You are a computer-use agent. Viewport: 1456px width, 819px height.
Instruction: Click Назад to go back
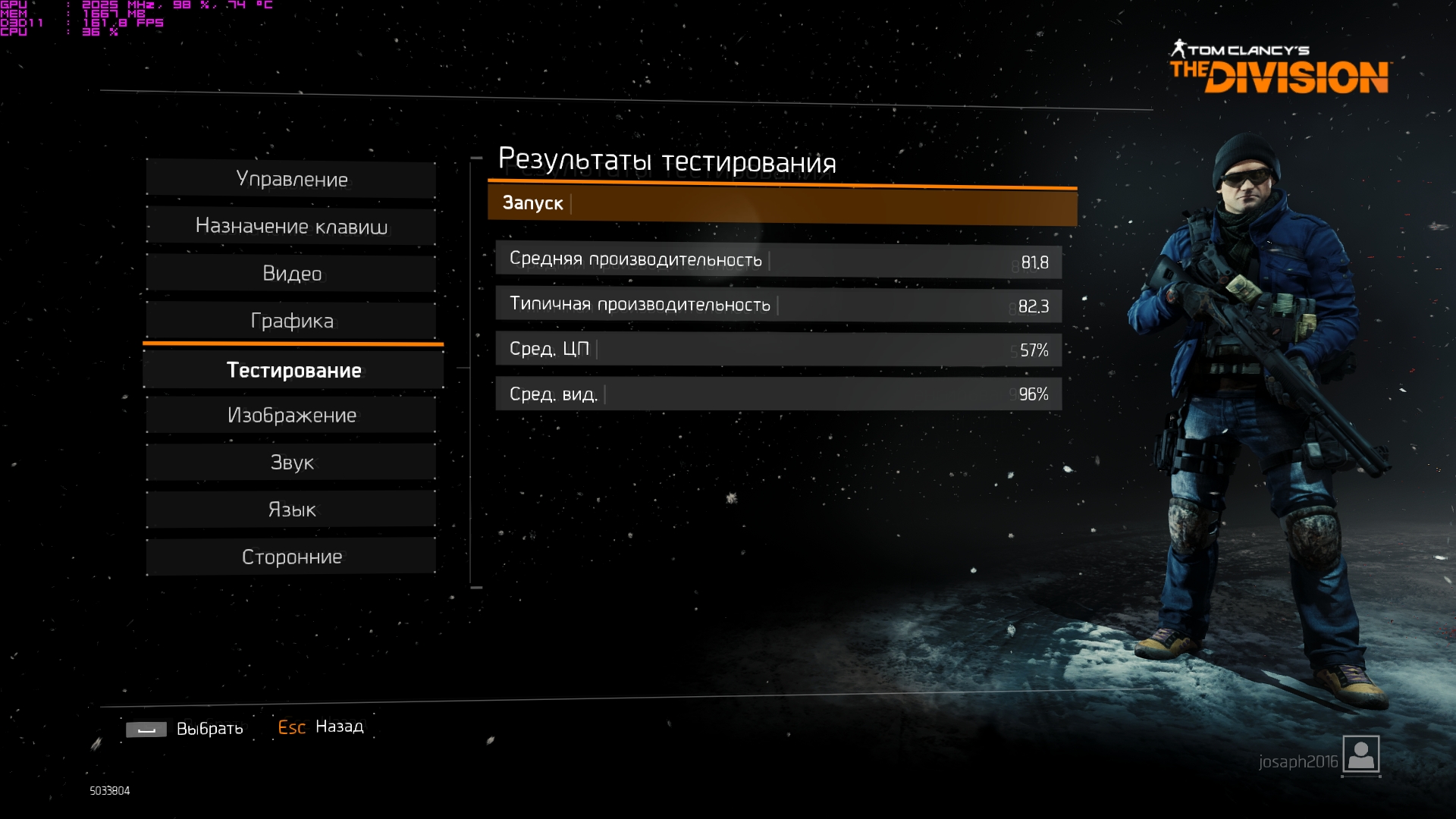pos(339,726)
